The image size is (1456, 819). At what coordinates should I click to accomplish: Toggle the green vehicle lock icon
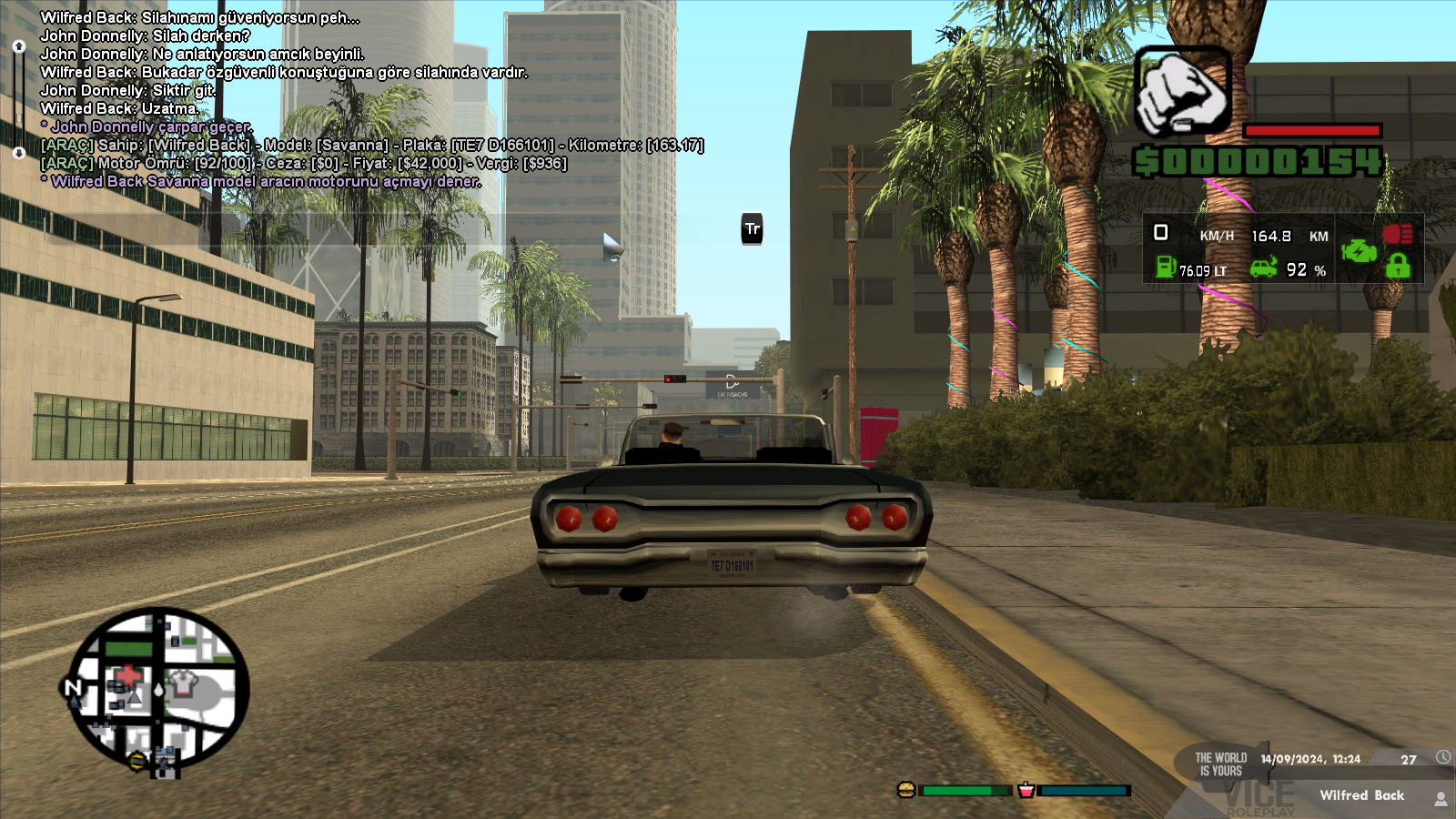[1398, 266]
